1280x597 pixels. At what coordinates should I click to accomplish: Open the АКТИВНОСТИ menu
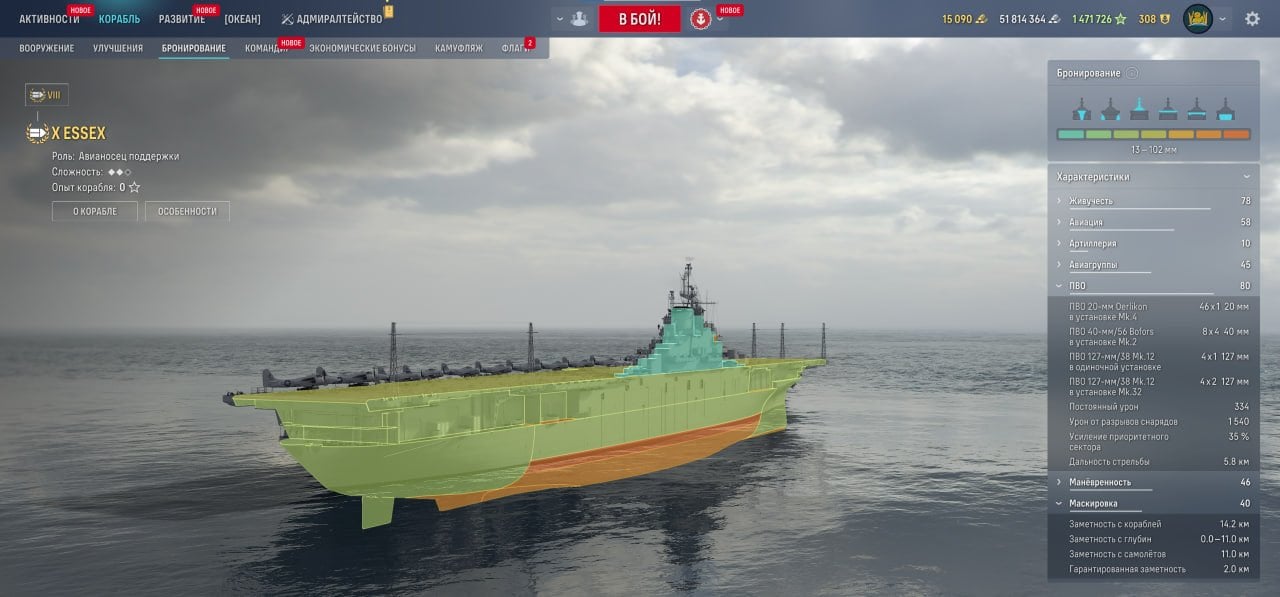48,19
